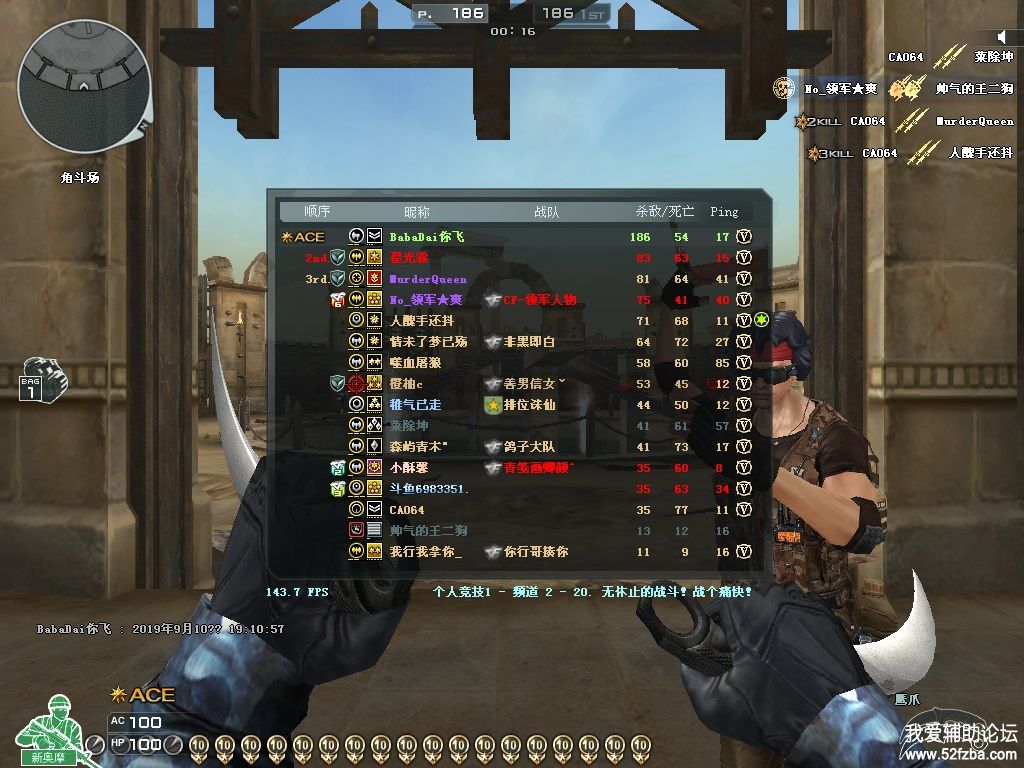Click the 杀敌/死亡 column header

click(663, 212)
